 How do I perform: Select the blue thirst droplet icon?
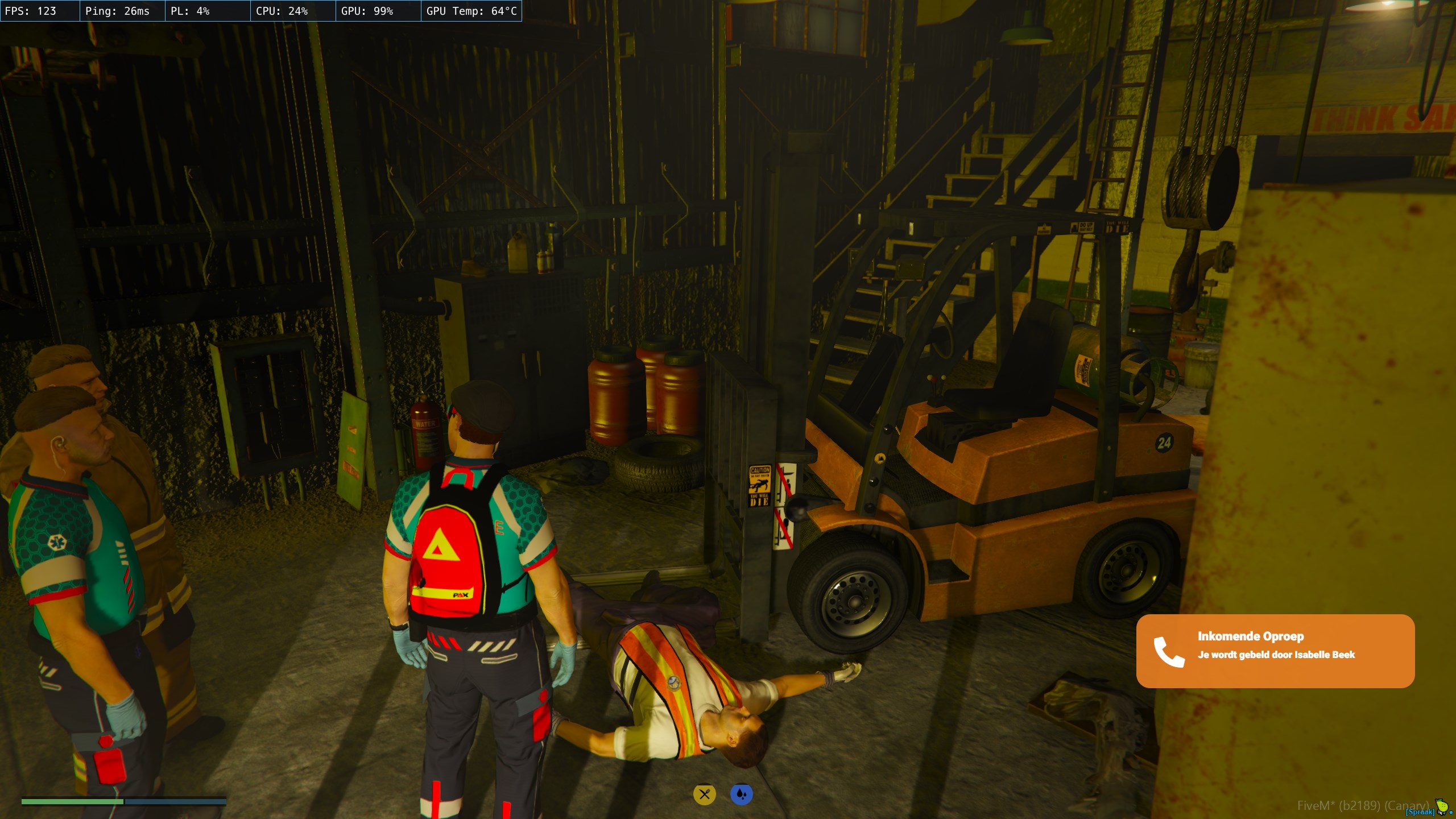click(741, 794)
